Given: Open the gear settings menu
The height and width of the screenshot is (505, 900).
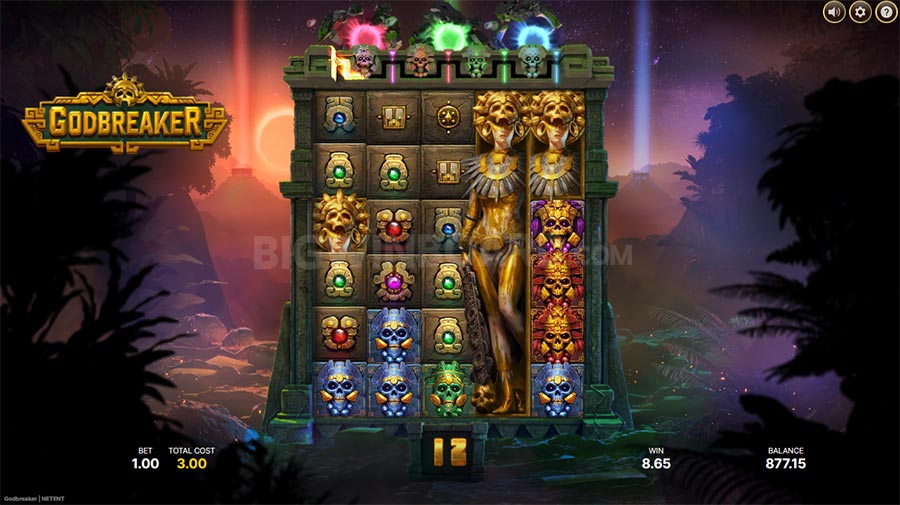Looking at the screenshot, I should (x=860, y=12).
